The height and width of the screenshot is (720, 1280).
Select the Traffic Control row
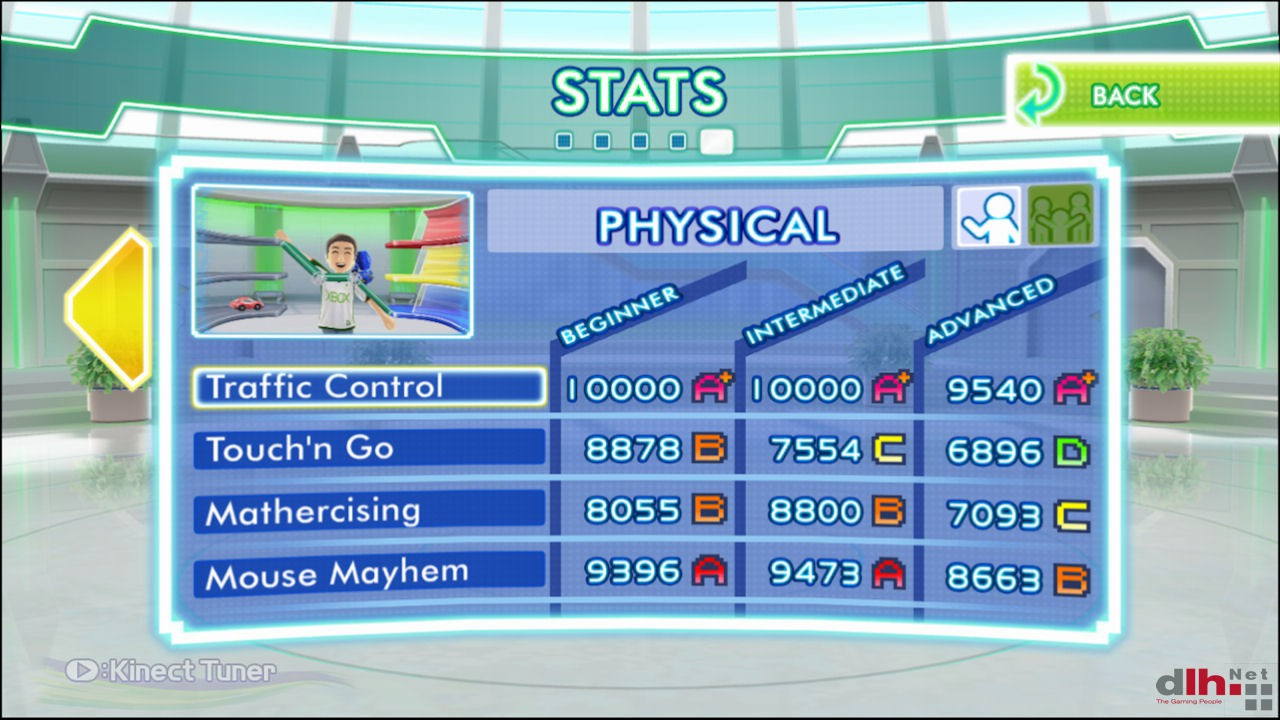click(x=370, y=387)
